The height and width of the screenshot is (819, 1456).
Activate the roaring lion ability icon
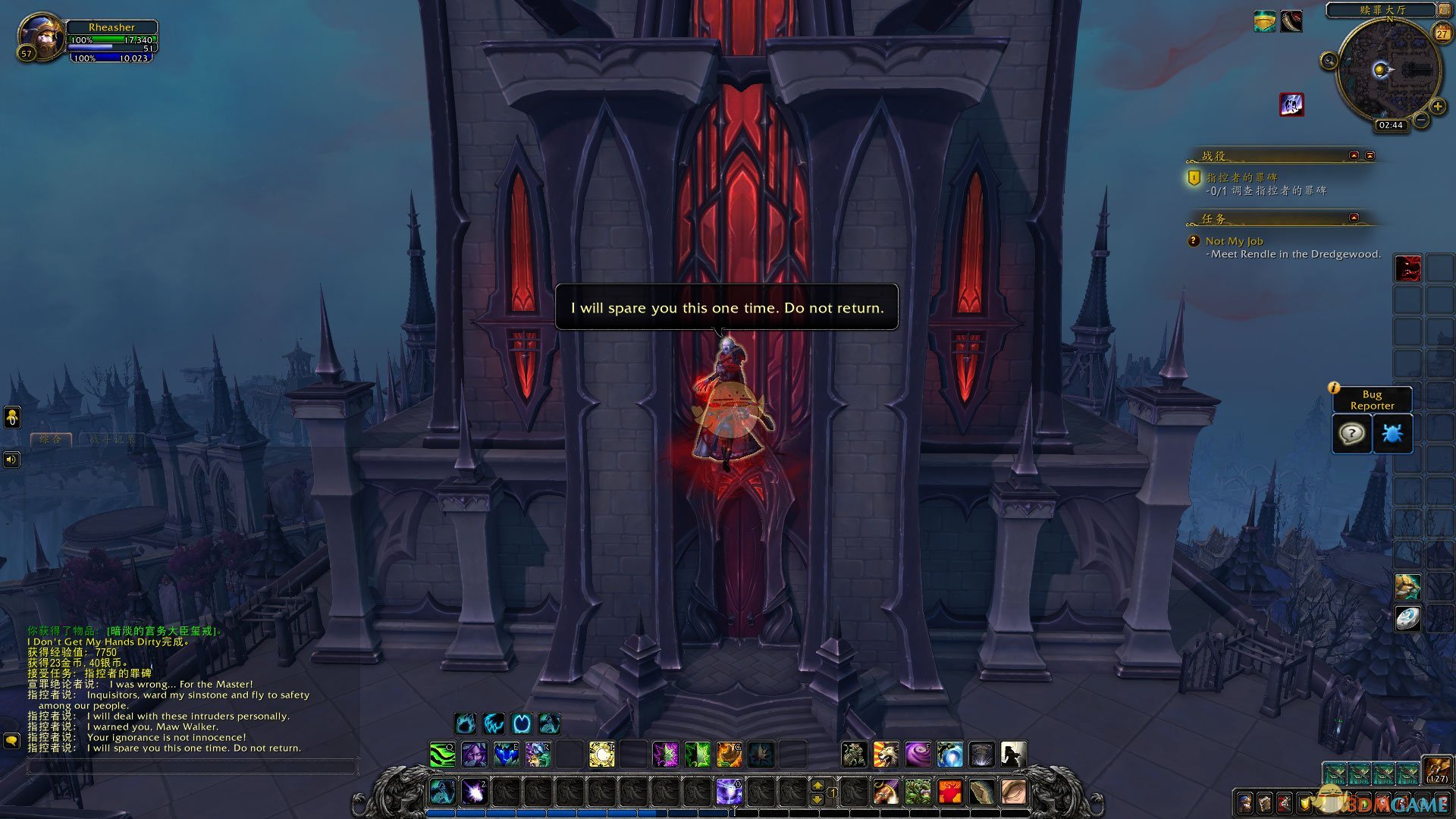click(x=886, y=755)
